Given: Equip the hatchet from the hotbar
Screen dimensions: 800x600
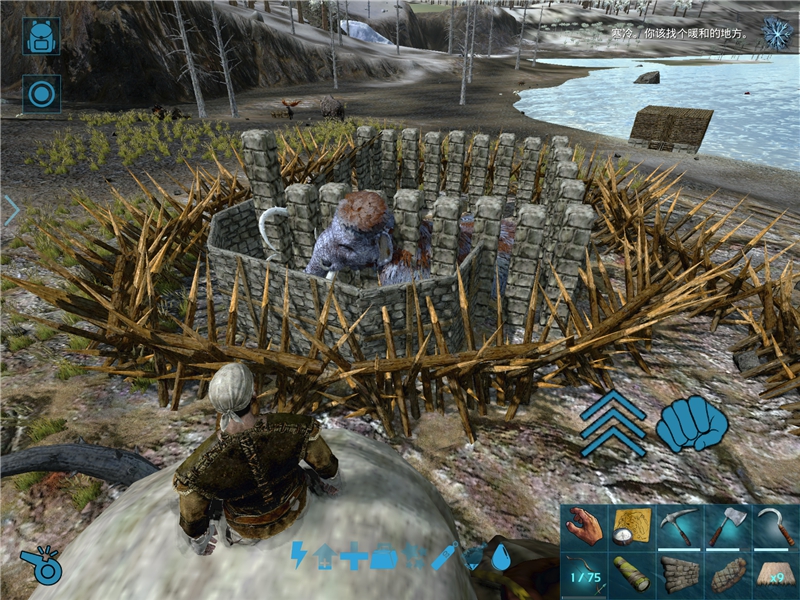Looking at the screenshot, I should (728, 527).
